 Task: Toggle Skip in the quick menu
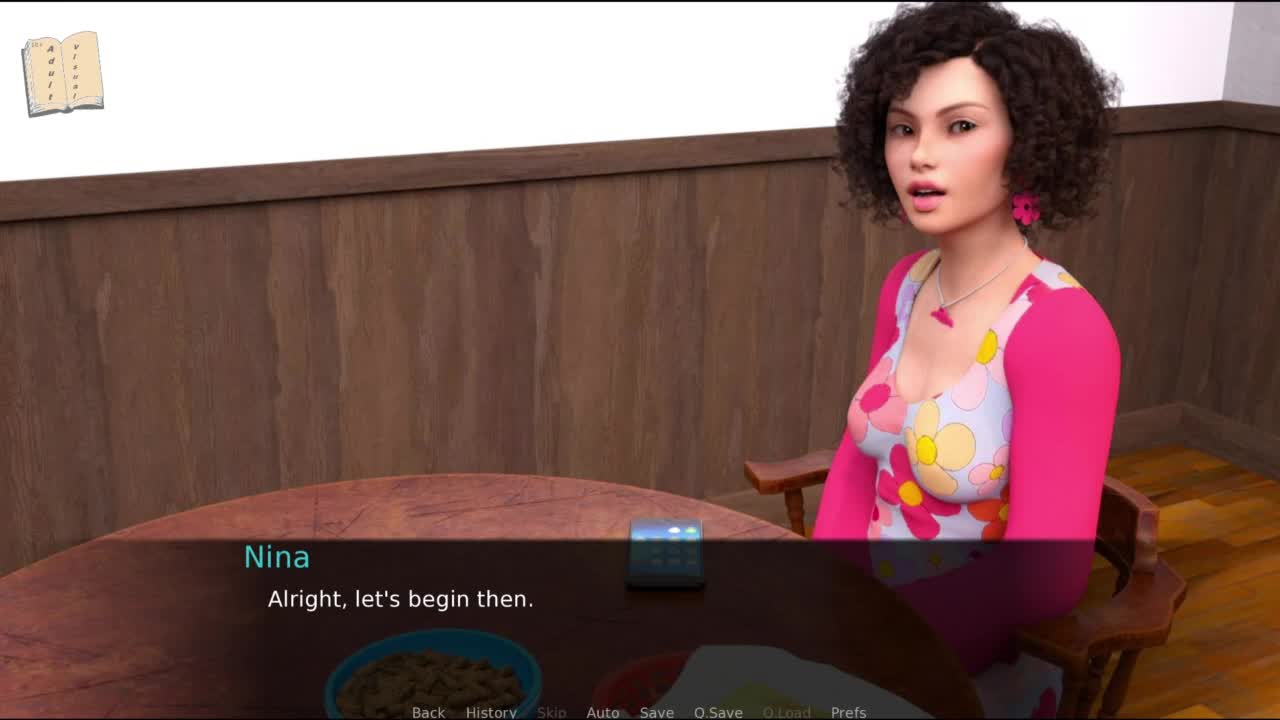tap(552, 712)
